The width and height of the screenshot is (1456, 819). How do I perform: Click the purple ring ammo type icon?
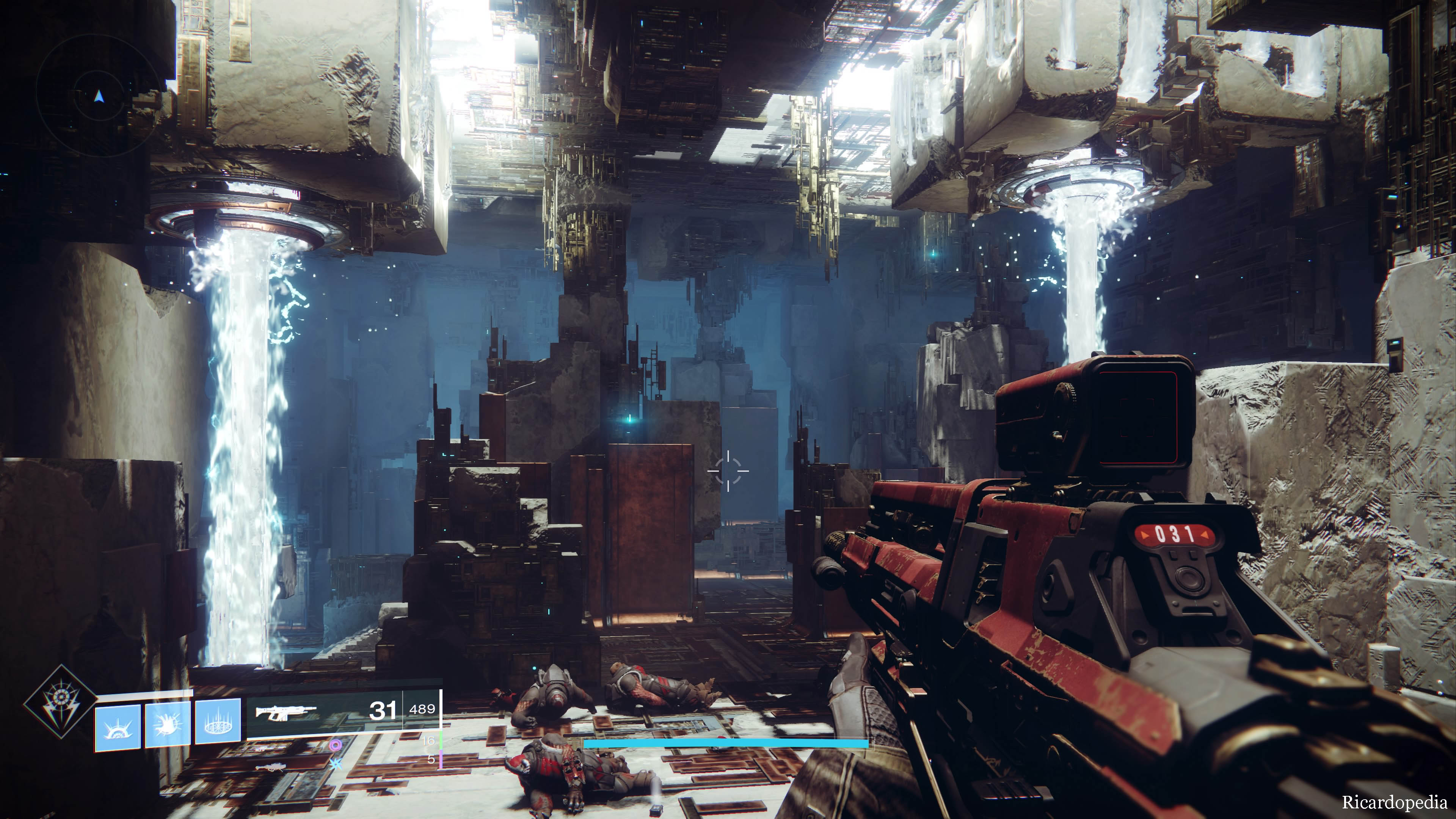click(x=336, y=745)
